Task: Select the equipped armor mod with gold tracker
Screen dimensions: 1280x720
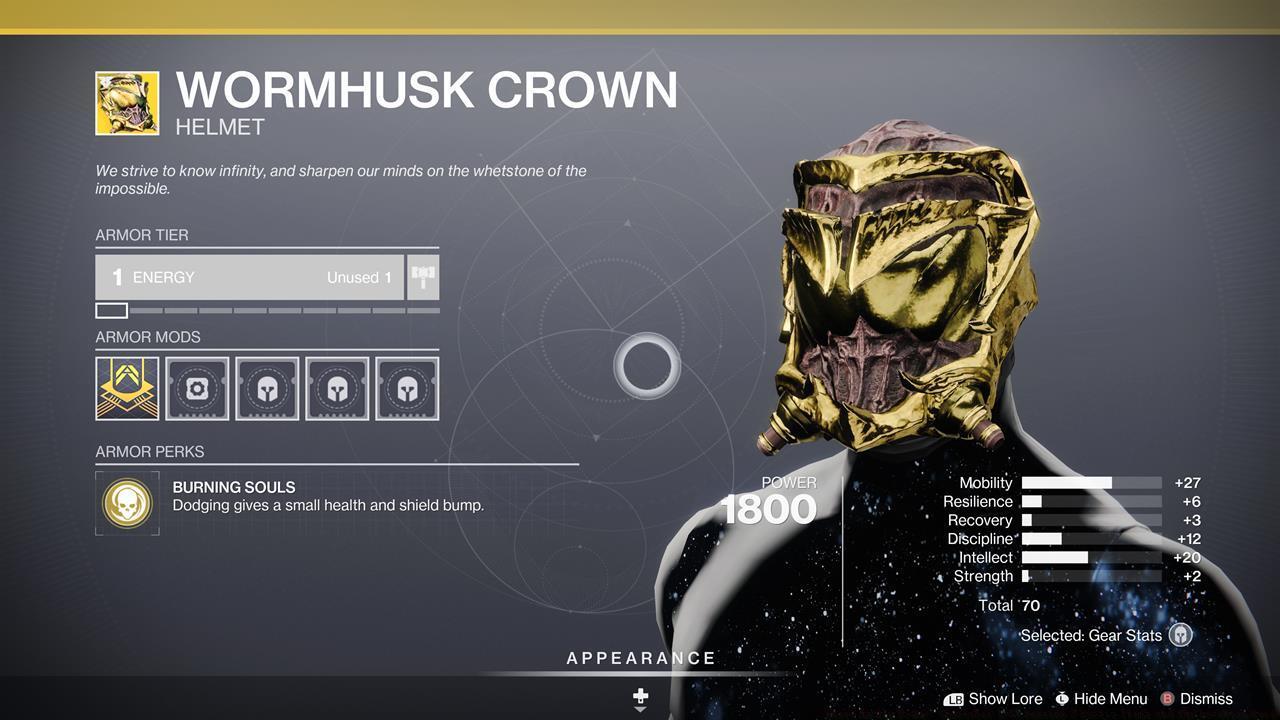Action: point(127,388)
